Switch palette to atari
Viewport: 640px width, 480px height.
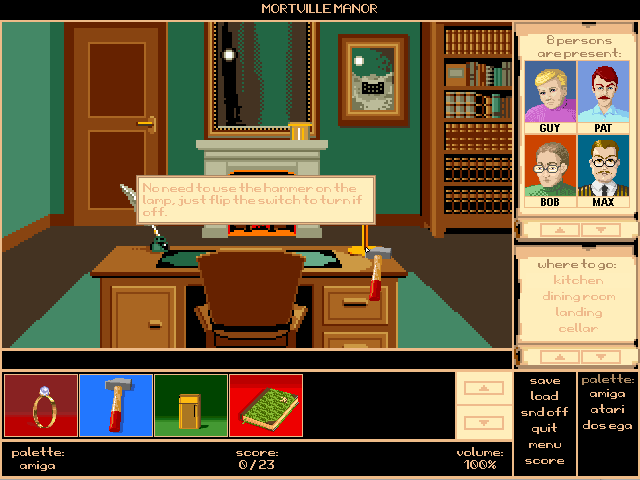pyautogui.click(x=608, y=410)
